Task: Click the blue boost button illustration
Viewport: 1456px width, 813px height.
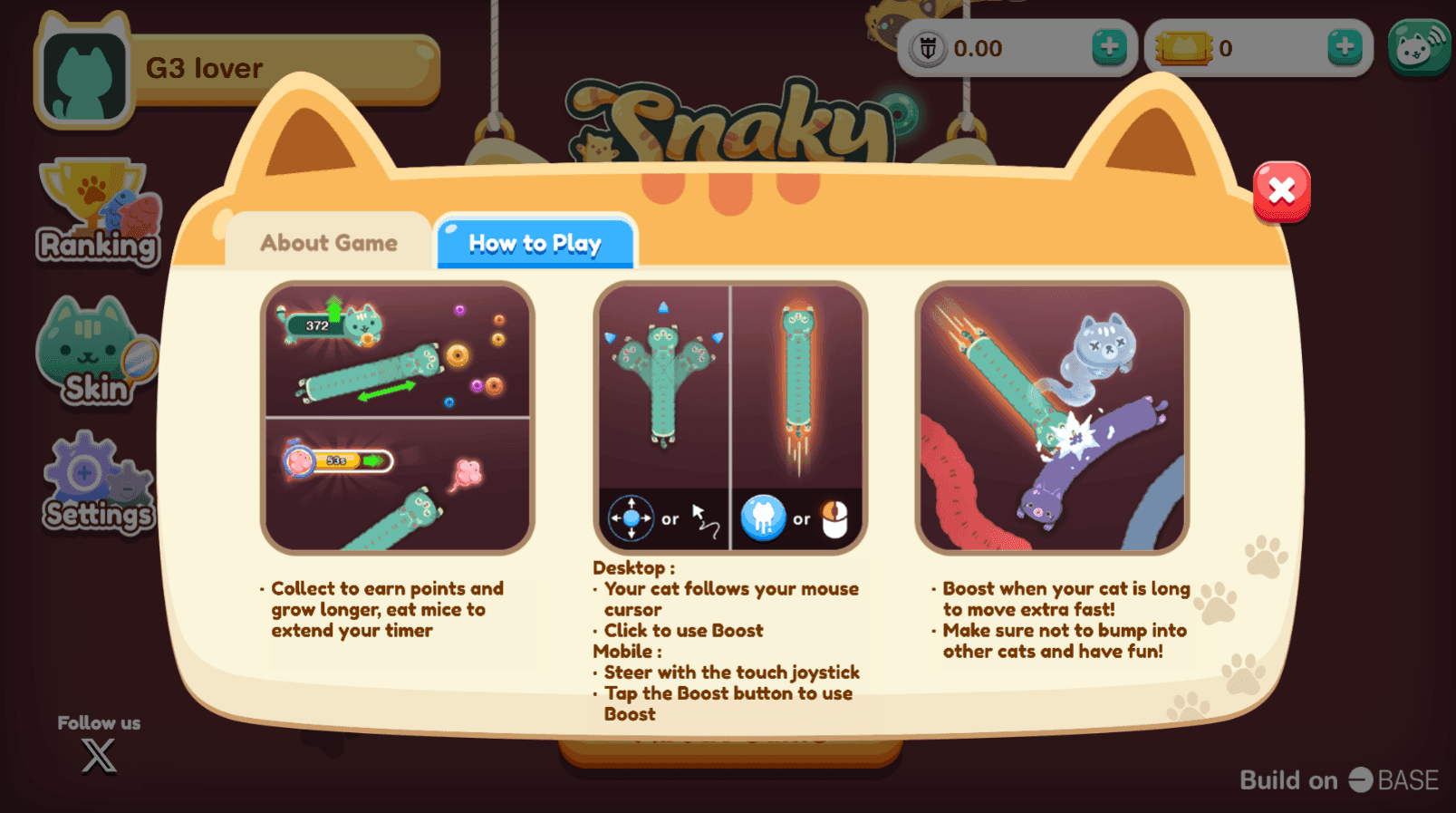Action: pos(762,518)
